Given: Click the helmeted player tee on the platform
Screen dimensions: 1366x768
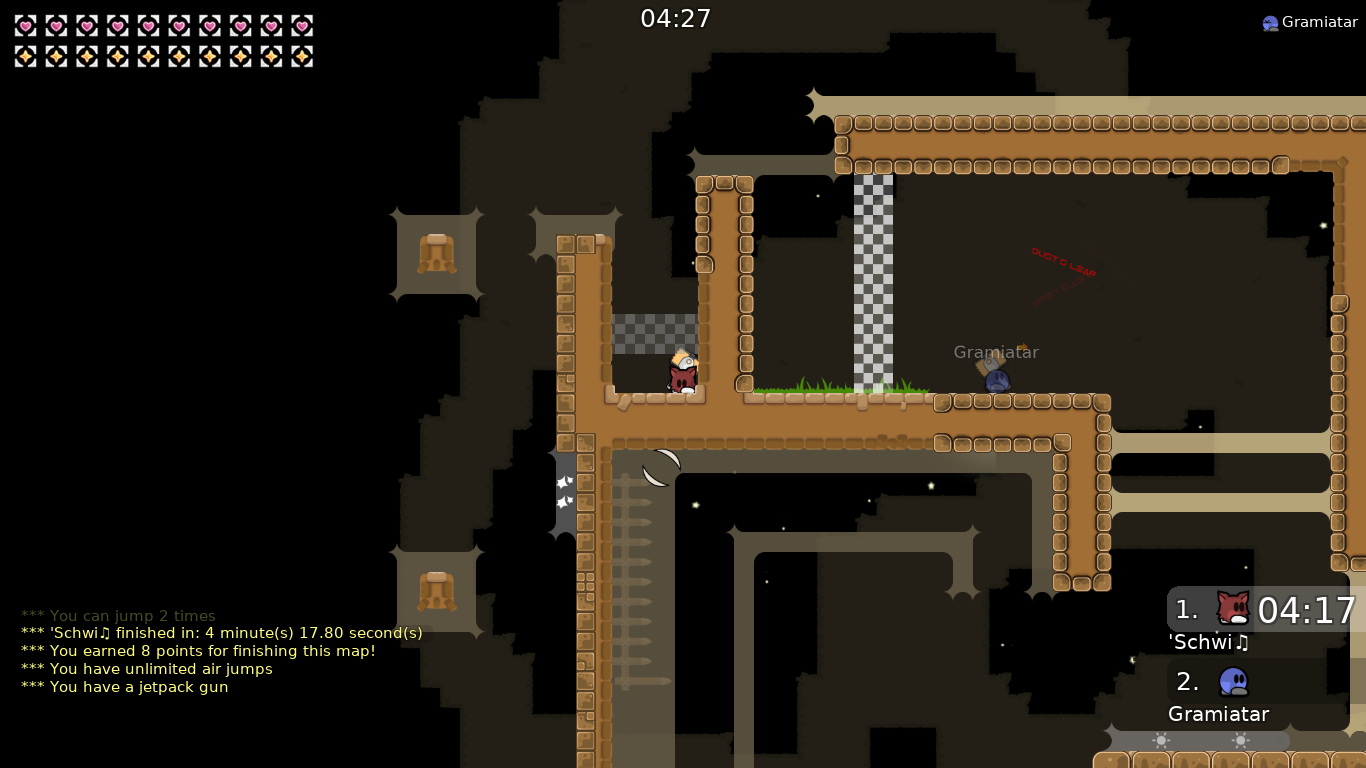Looking at the screenshot, I should (x=682, y=375).
